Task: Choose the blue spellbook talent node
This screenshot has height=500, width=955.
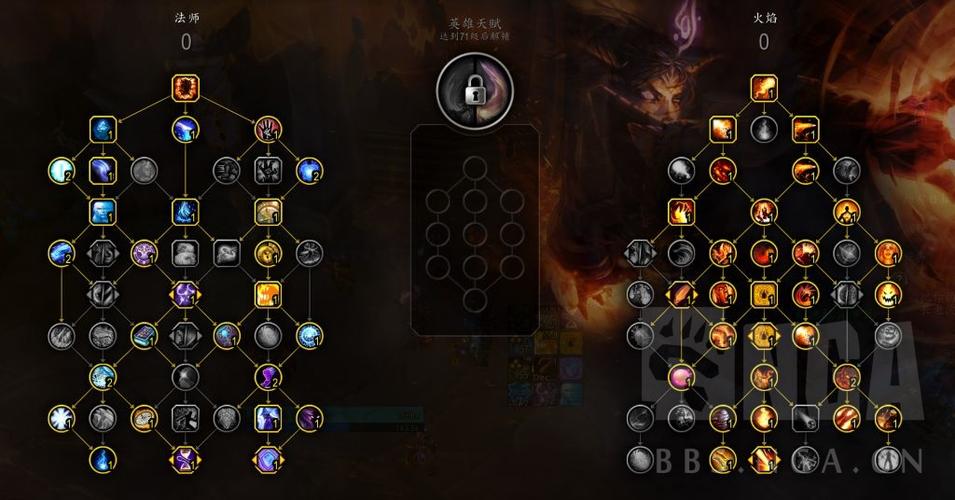Action: 145,335
